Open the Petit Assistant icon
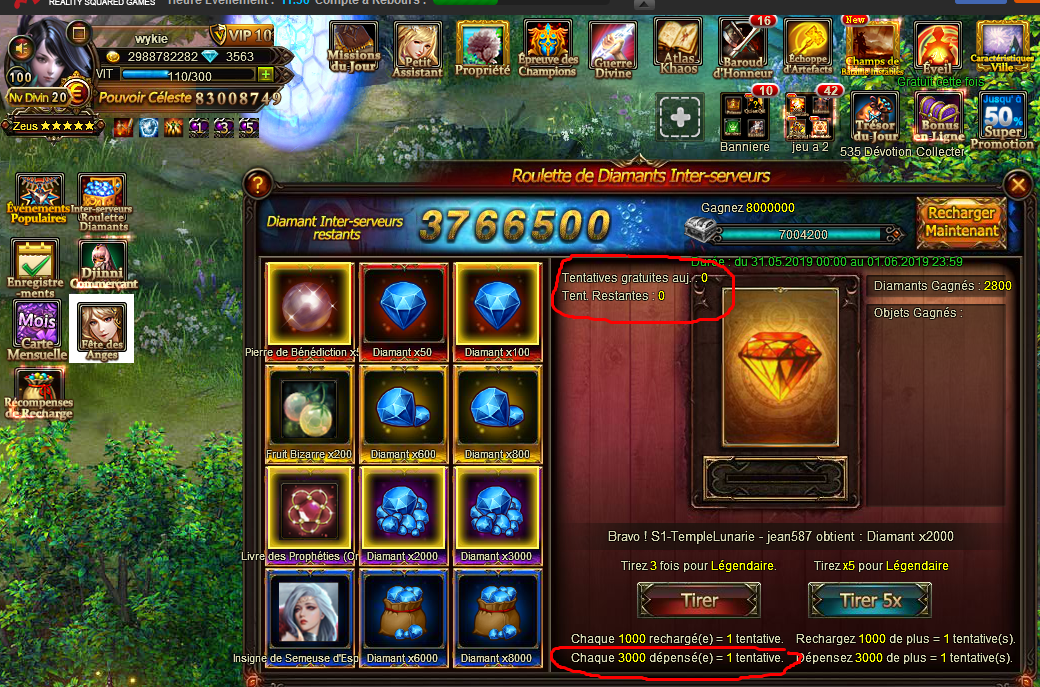Screen dimensions: 1040x687 pos(418,48)
